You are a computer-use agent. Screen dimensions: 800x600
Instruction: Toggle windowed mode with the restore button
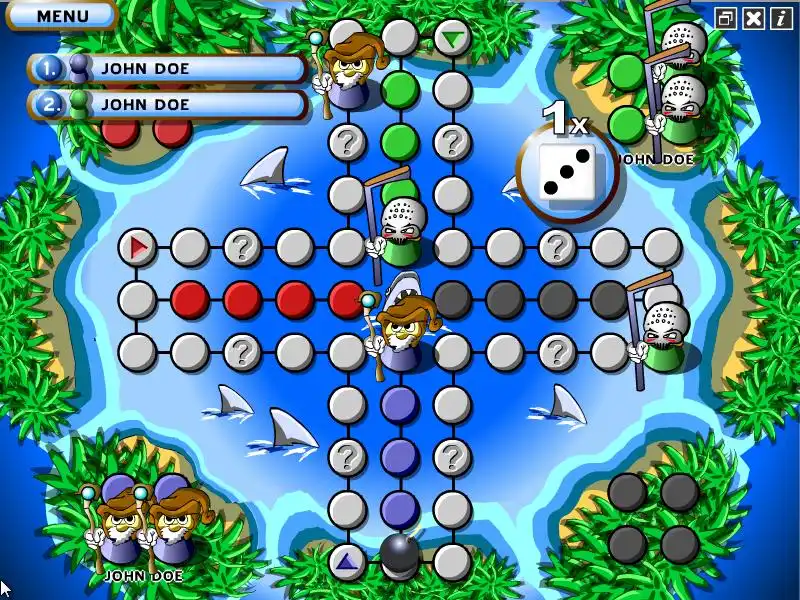(x=727, y=18)
